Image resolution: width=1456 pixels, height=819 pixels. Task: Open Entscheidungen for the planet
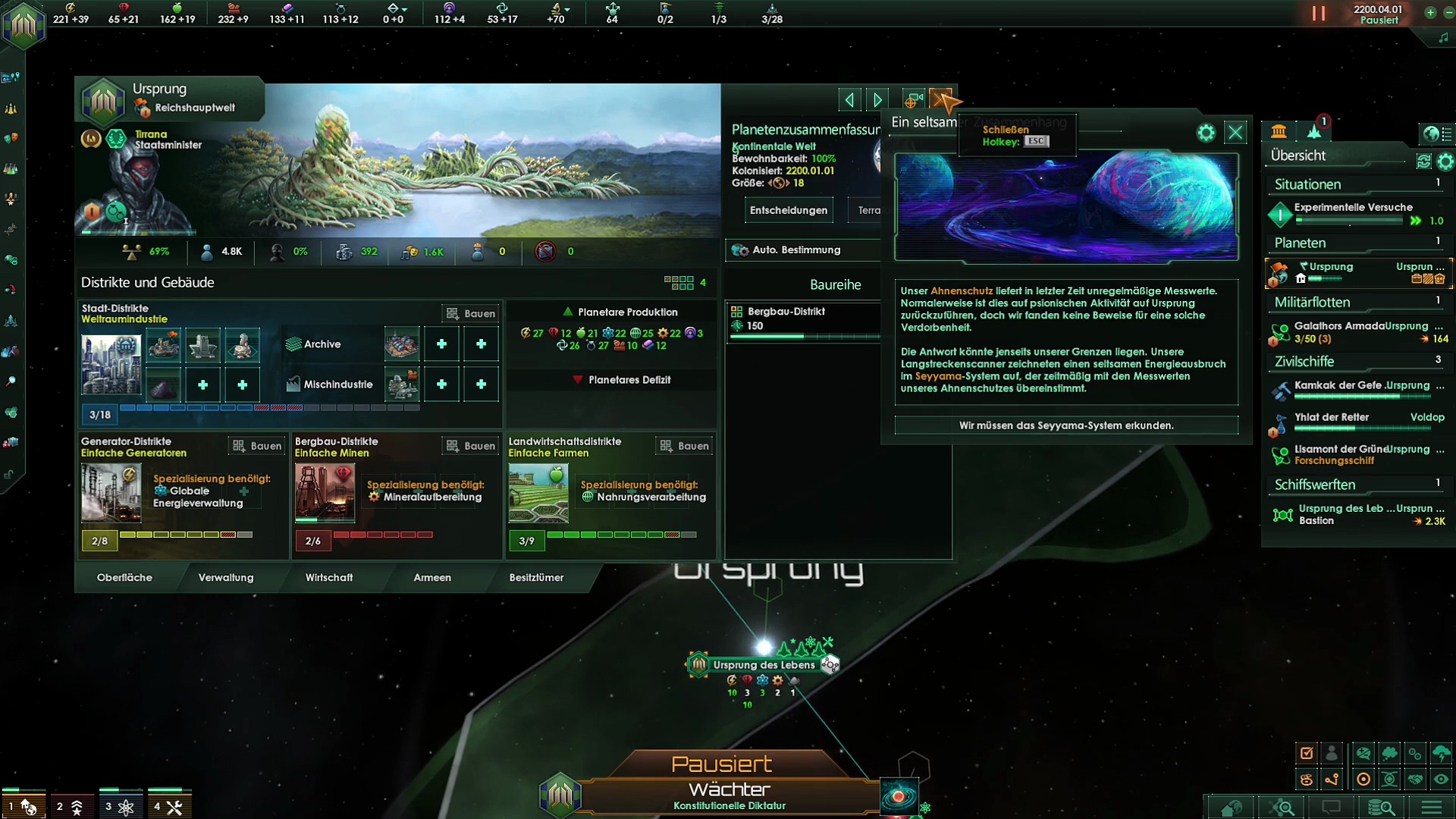click(788, 210)
